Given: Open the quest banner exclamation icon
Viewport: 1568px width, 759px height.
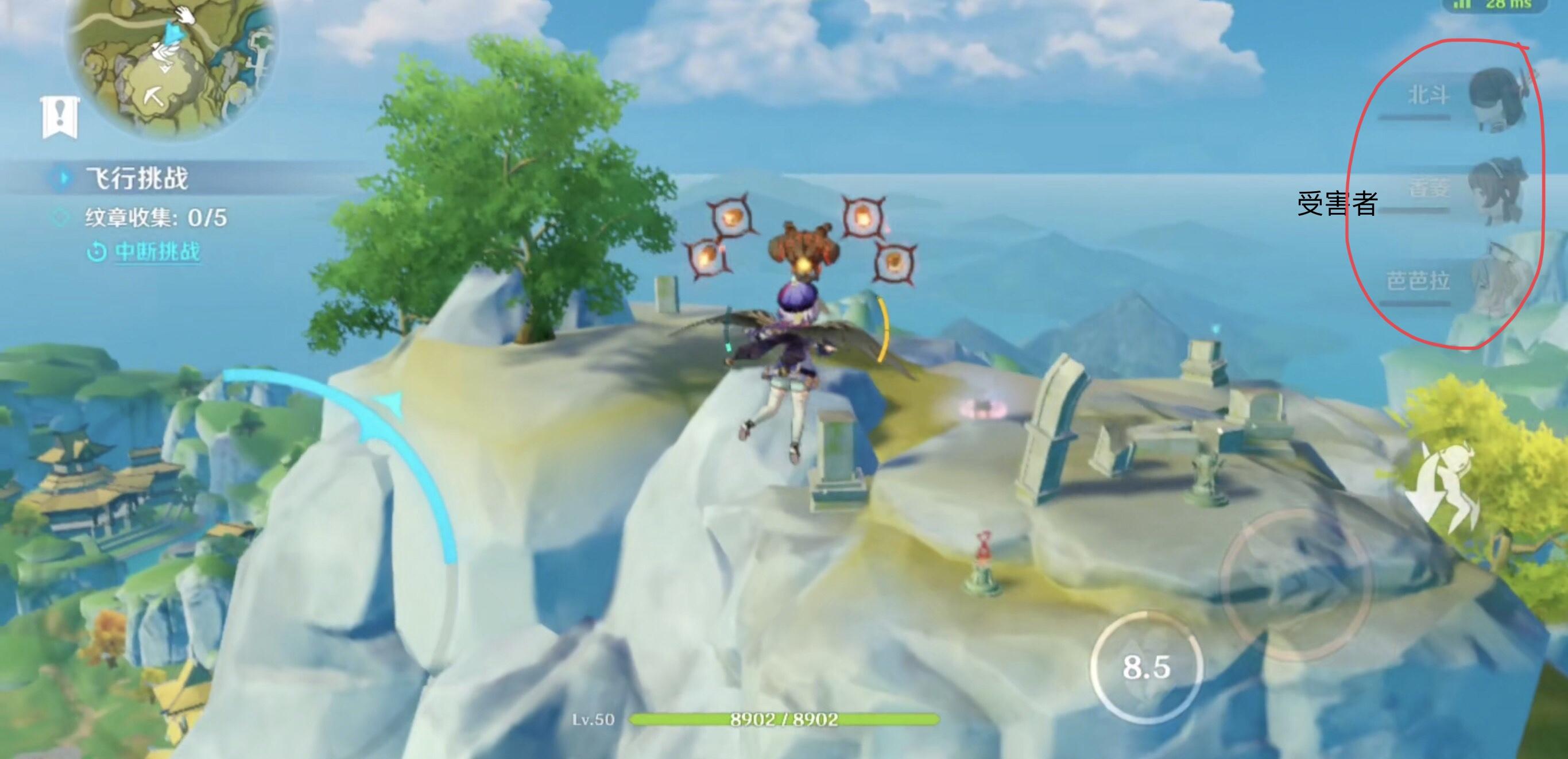Looking at the screenshot, I should point(59,117).
